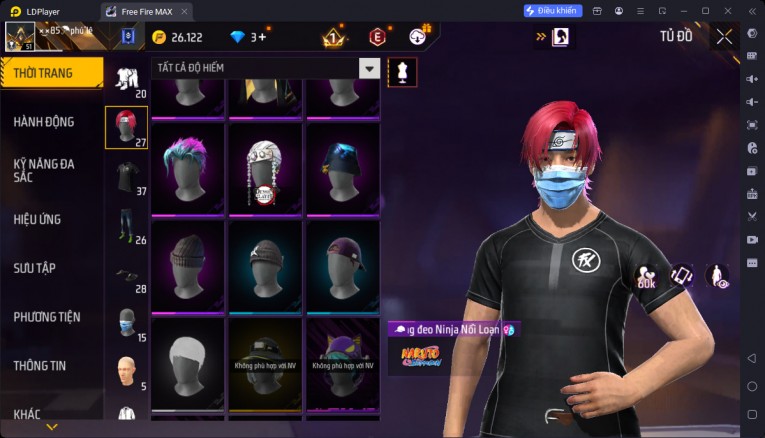This screenshot has width=765, height=438.
Task: Toggle the mannequin preview button
Action: [402, 72]
